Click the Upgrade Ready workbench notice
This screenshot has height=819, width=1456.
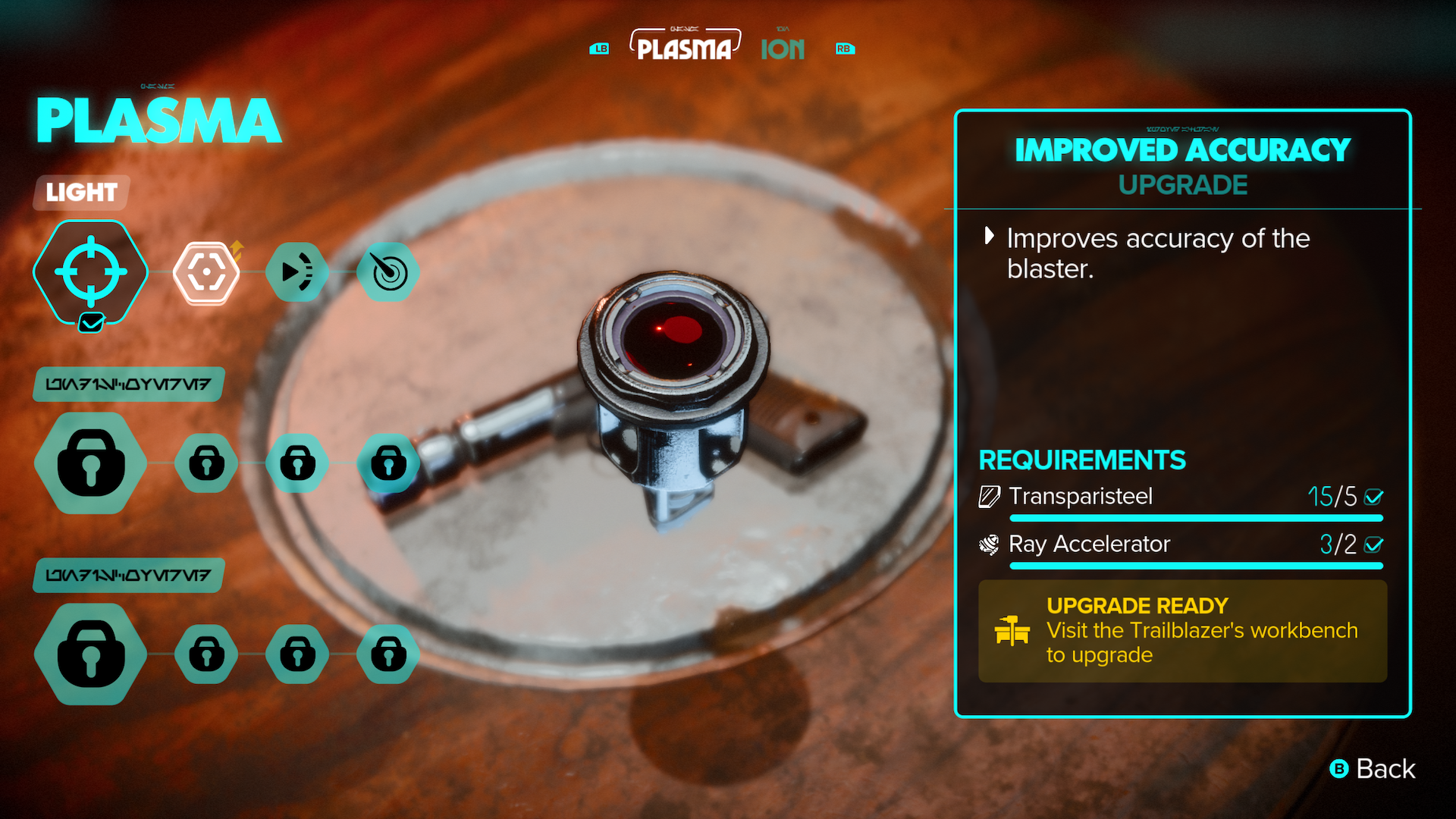tap(1182, 631)
